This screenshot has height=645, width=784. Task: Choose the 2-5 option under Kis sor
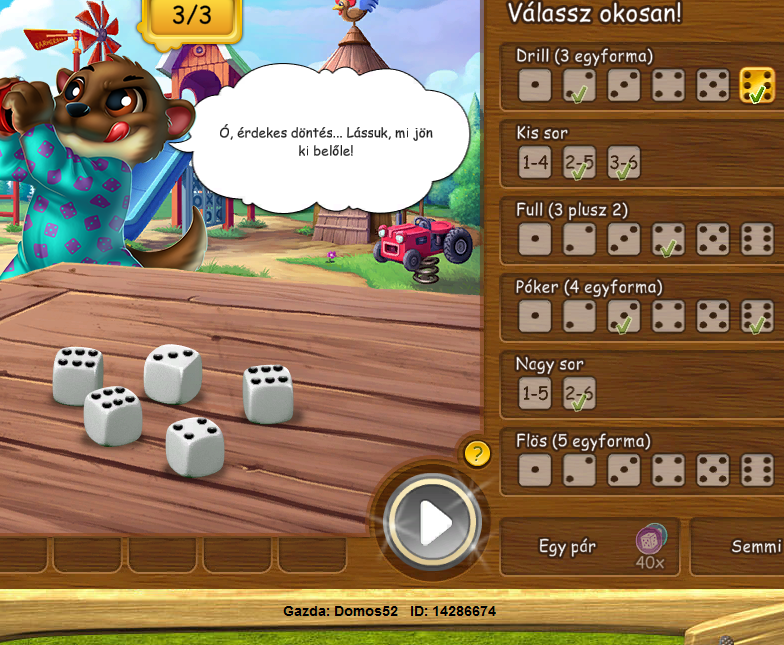[x=579, y=162]
